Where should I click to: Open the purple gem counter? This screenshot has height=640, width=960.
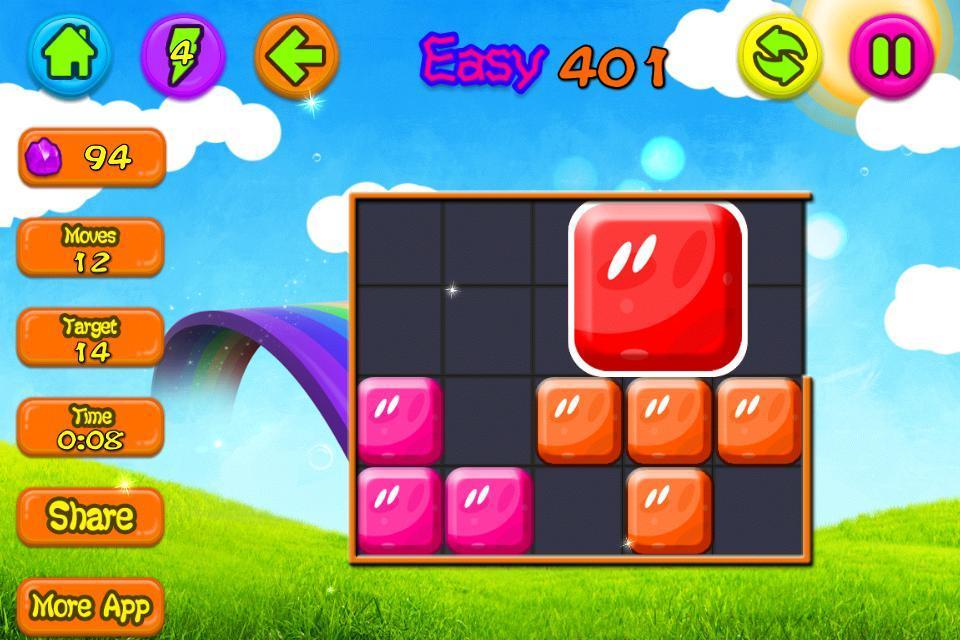91,157
